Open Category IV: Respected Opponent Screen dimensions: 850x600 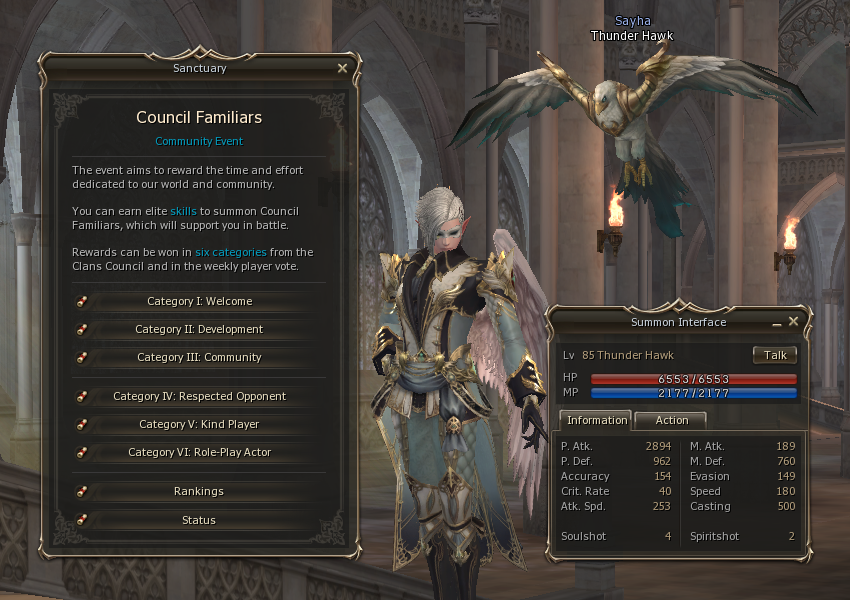pos(199,396)
